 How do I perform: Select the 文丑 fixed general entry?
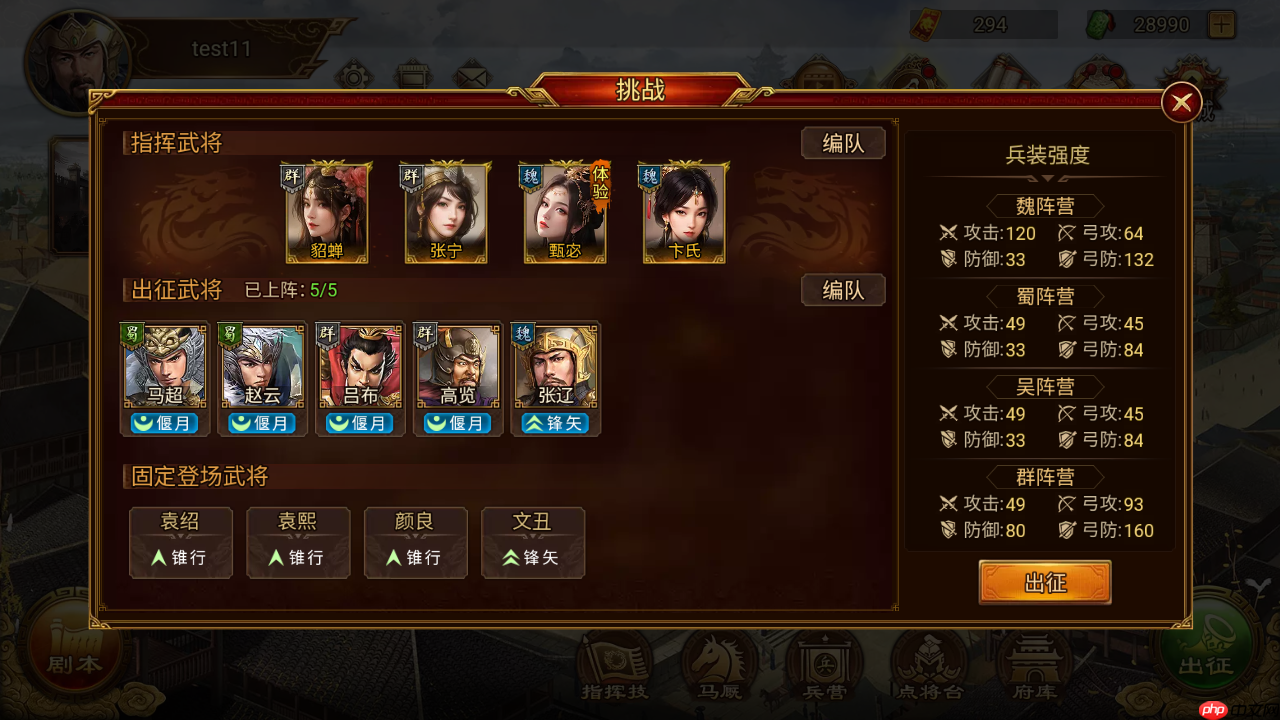click(x=533, y=542)
